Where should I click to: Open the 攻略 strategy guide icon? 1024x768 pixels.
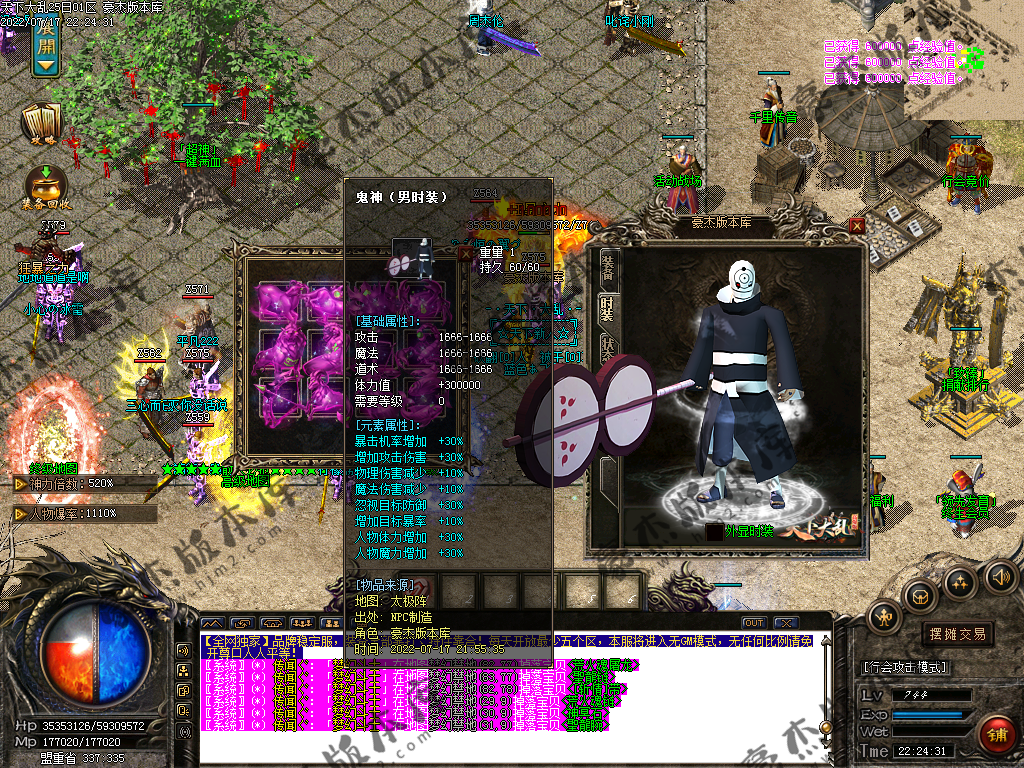click(42, 124)
